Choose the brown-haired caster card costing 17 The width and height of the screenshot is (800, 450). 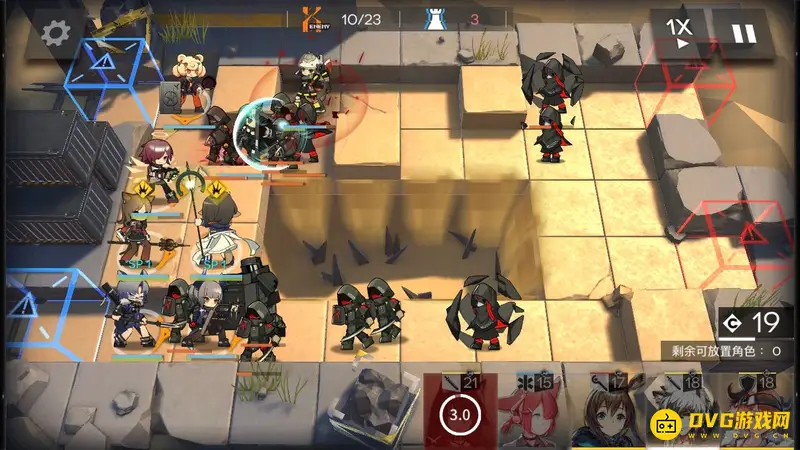pos(598,412)
